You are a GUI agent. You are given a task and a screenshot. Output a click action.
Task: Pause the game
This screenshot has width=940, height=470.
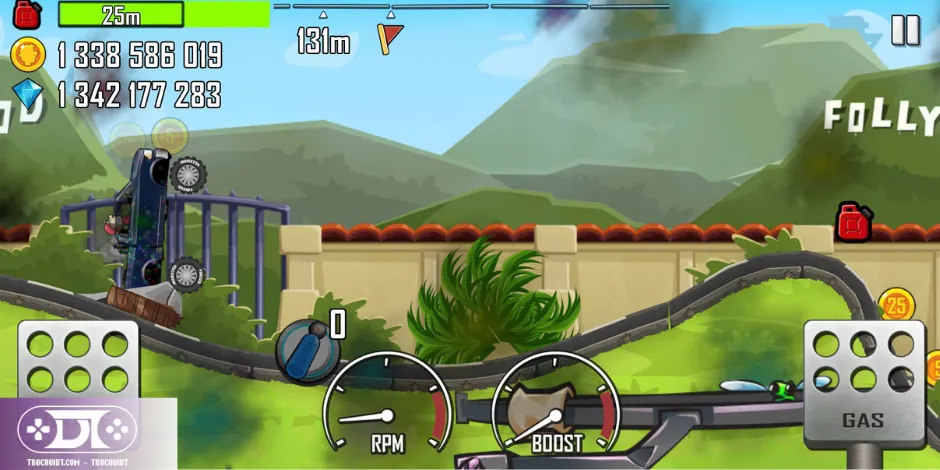[905, 30]
